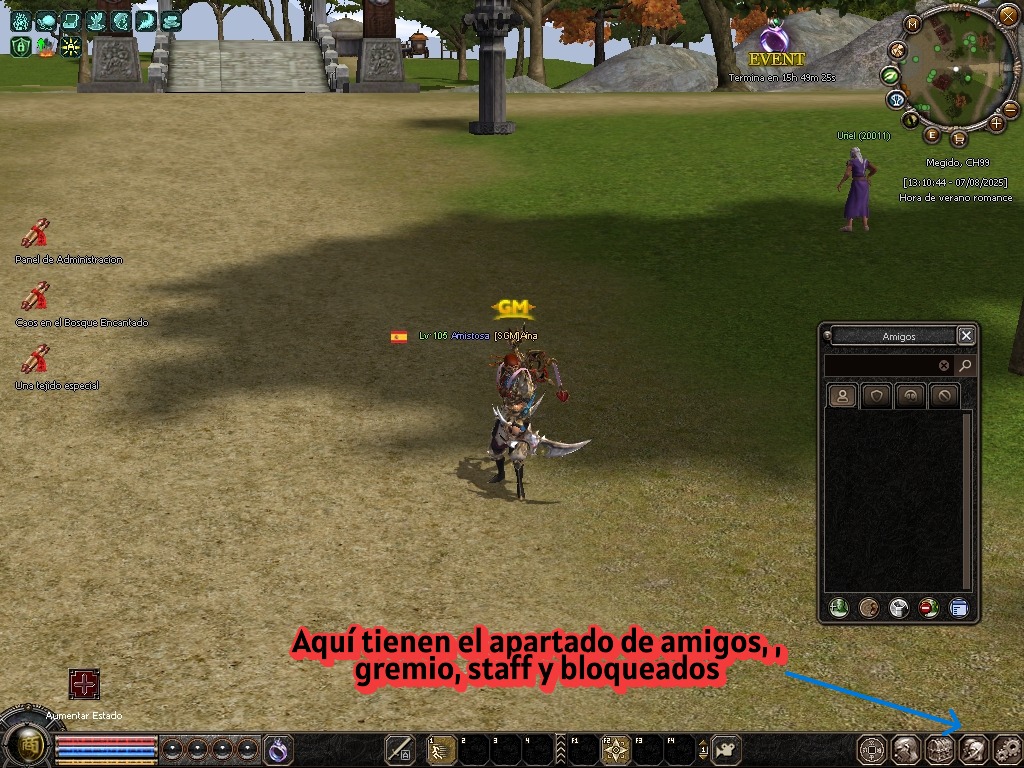This screenshot has width=1024, height=768.
Task: Close the Amigos friends window
Action: (965, 336)
